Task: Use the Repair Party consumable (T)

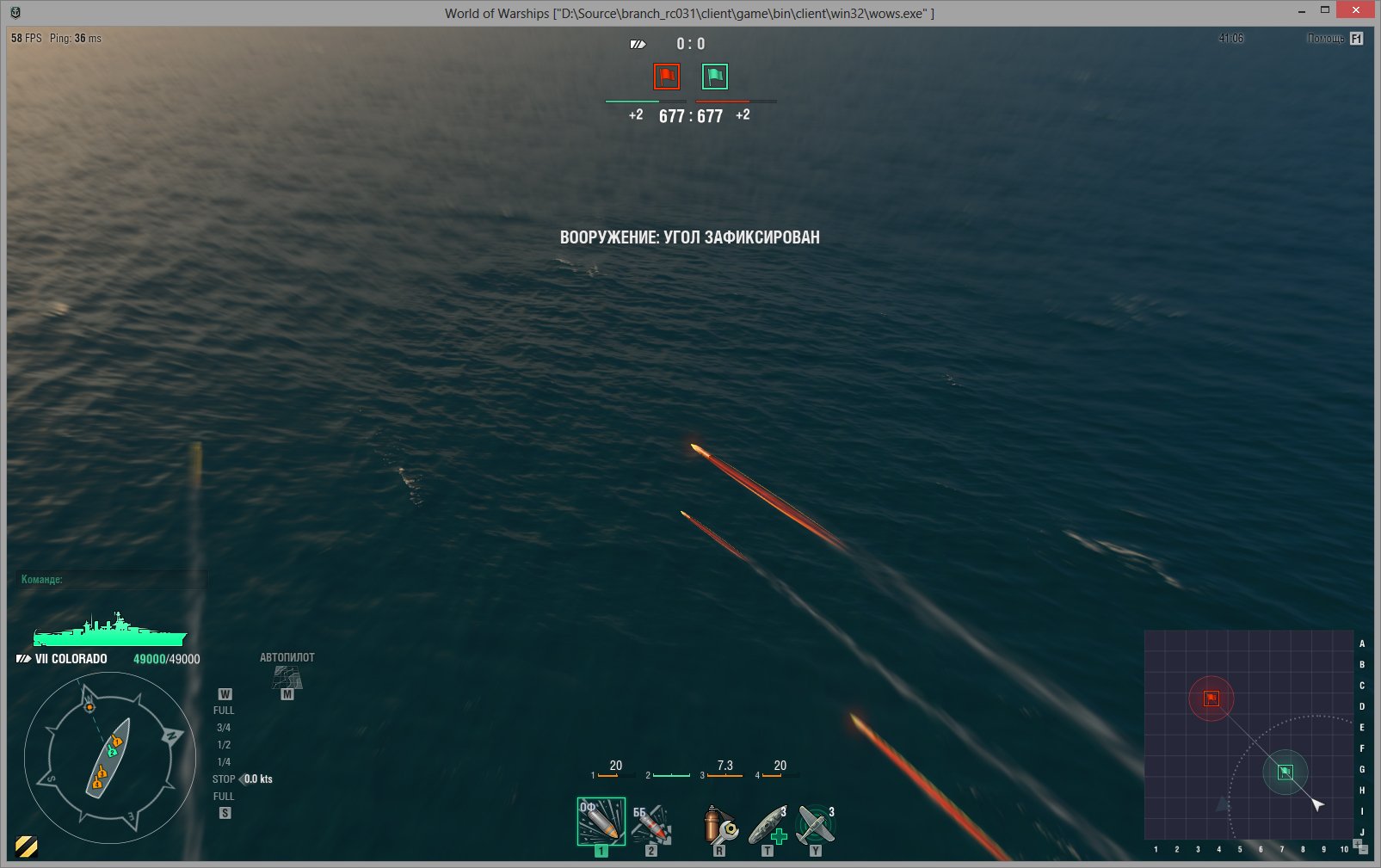Action: point(768,823)
